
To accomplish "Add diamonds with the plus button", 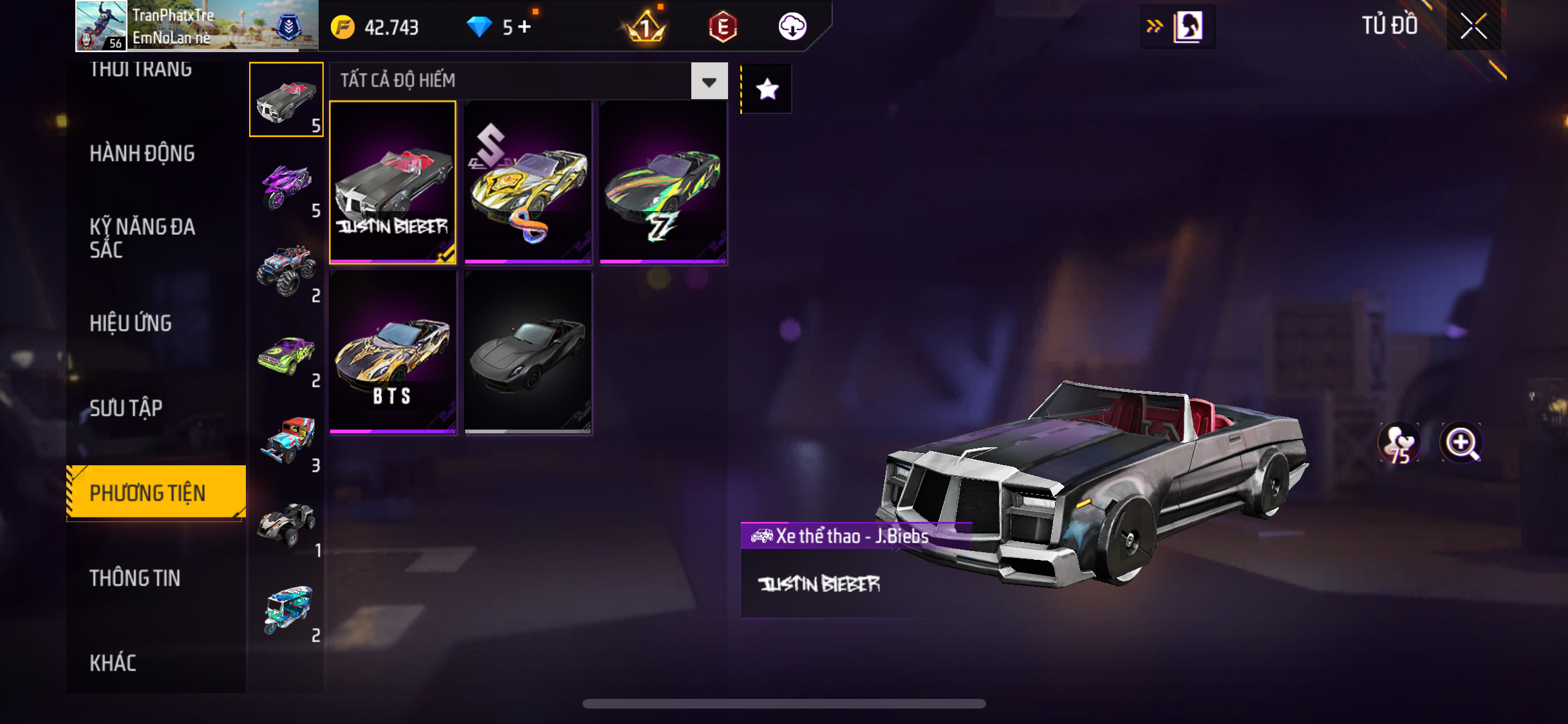I will 525,27.
